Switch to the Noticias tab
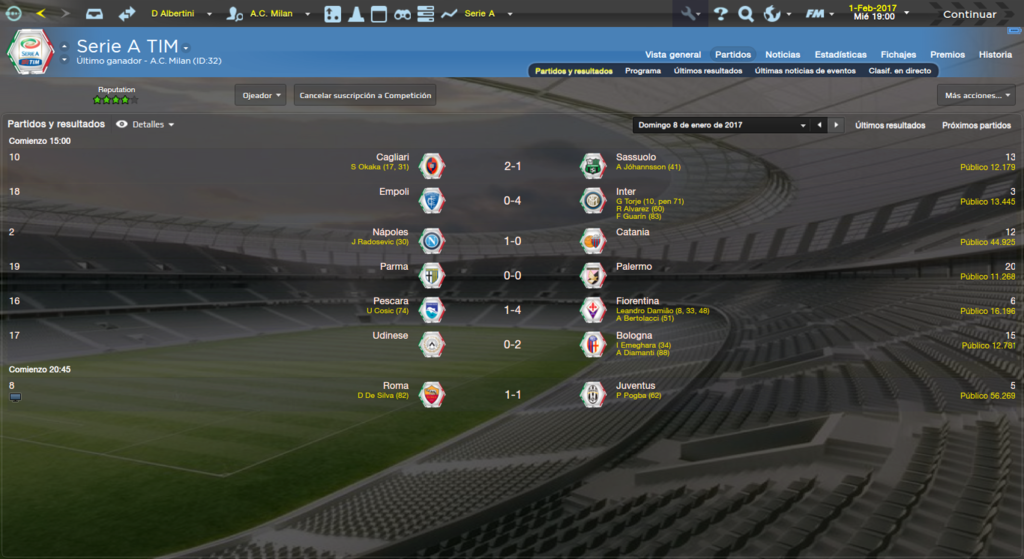Image resolution: width=1024 pixels, height=559 pixels. coord(782,54)
